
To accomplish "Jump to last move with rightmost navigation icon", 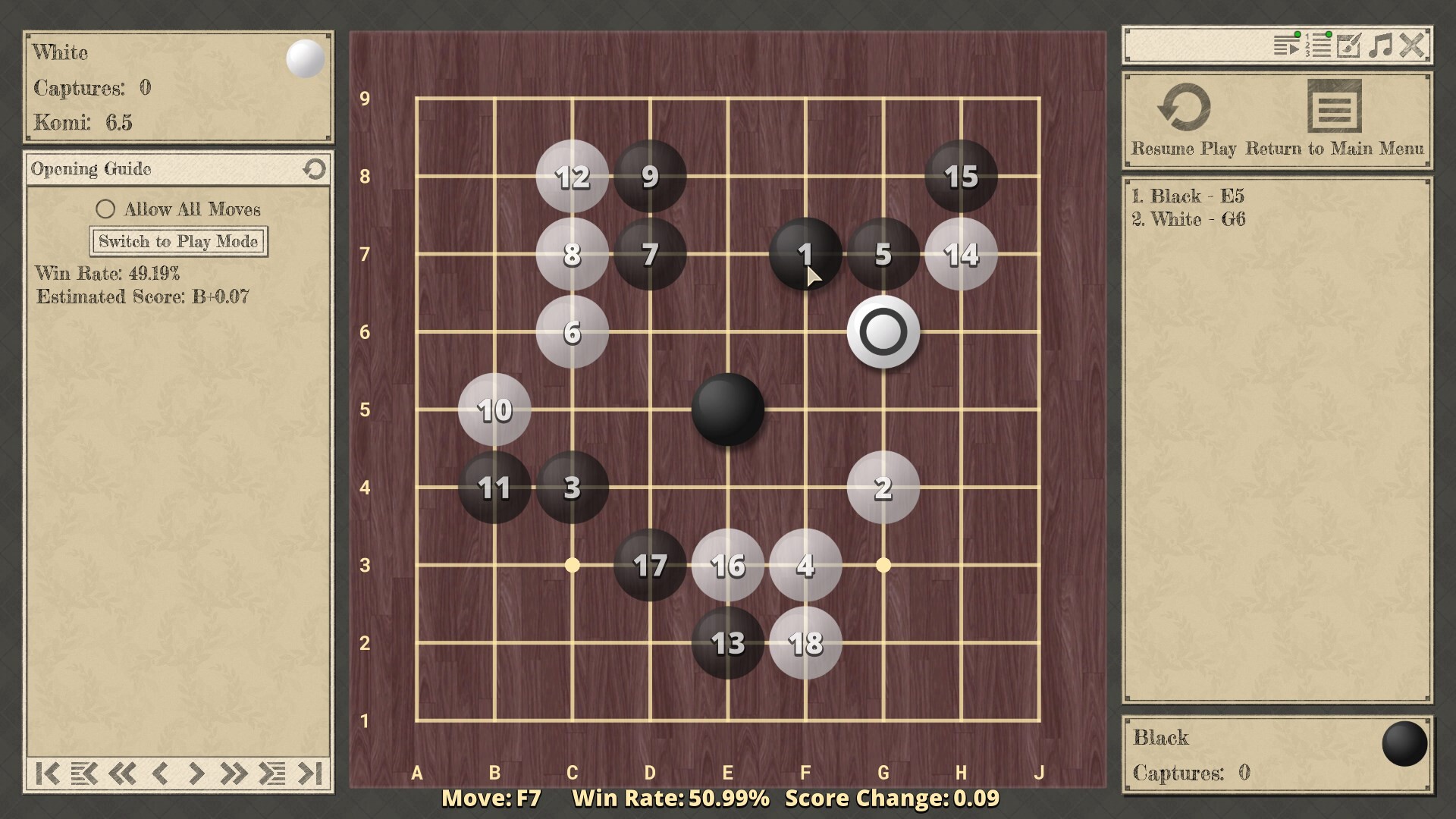I will (311, 775).
